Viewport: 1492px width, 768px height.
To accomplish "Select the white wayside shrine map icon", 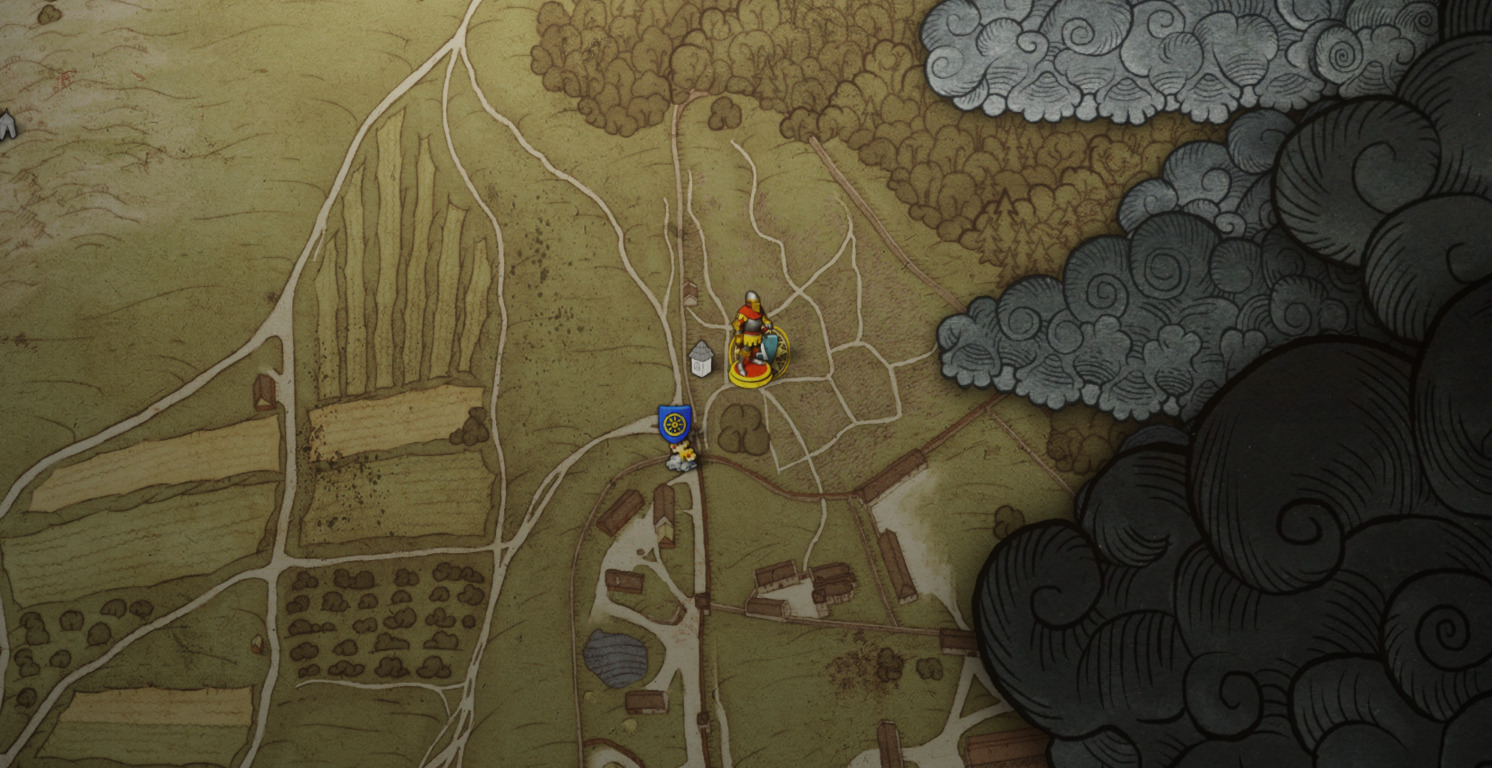I will pos(702,358).
